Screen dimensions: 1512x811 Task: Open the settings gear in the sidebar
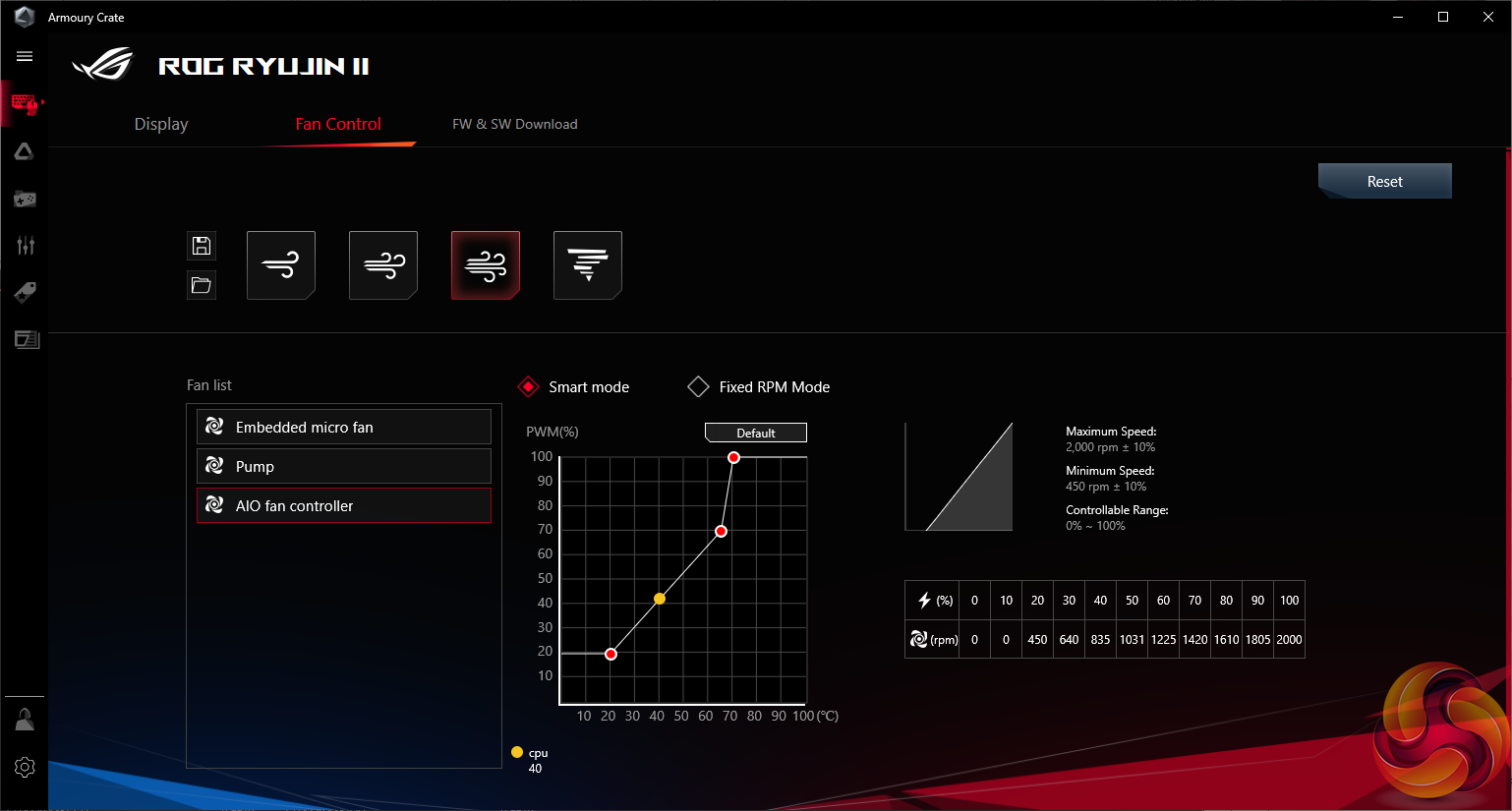point(25,767)
